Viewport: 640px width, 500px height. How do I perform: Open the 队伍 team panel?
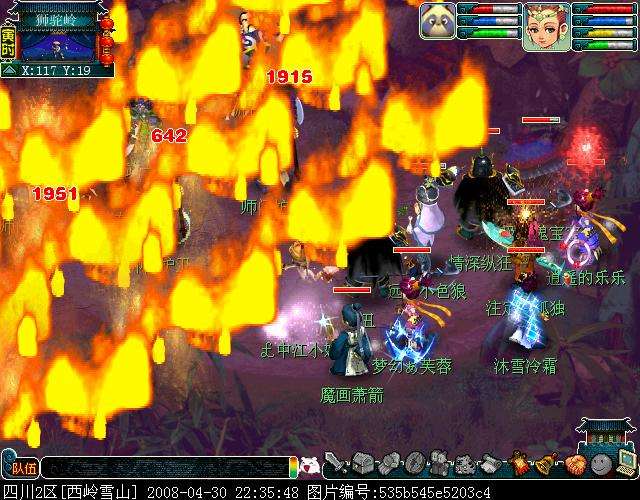(x=19, y=467)
